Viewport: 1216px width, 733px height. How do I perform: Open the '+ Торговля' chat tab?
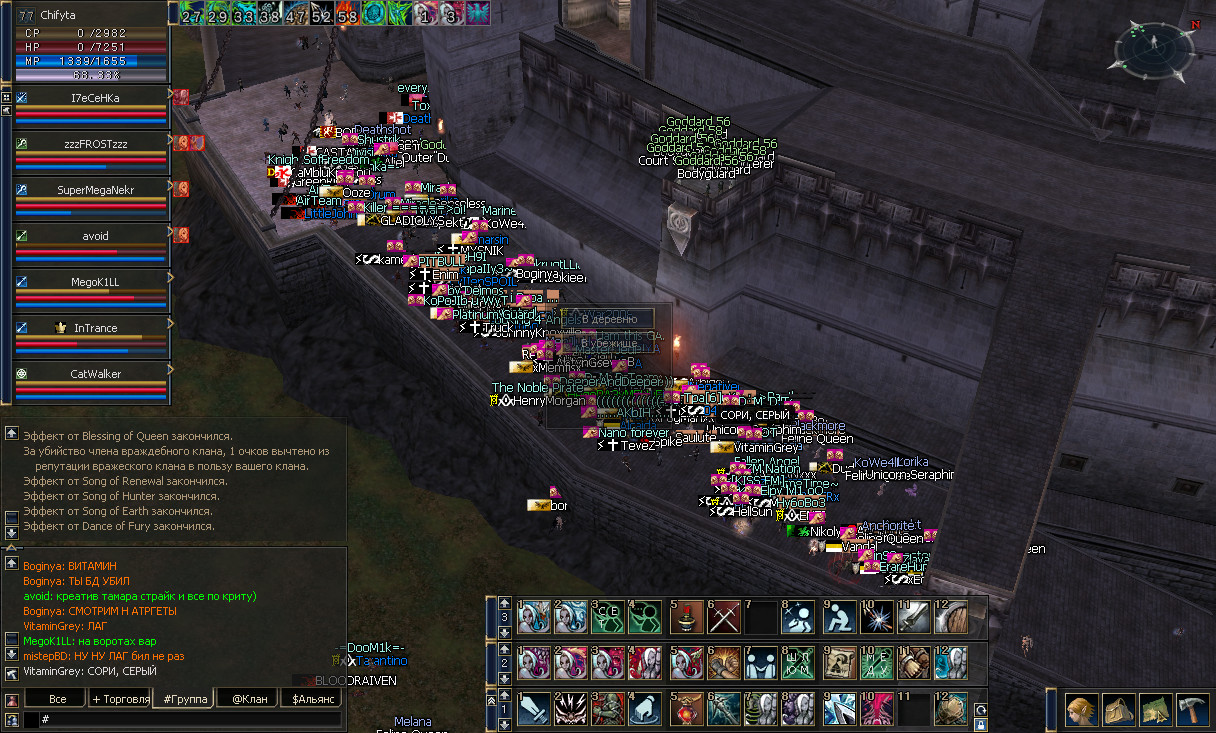[120, 699]
